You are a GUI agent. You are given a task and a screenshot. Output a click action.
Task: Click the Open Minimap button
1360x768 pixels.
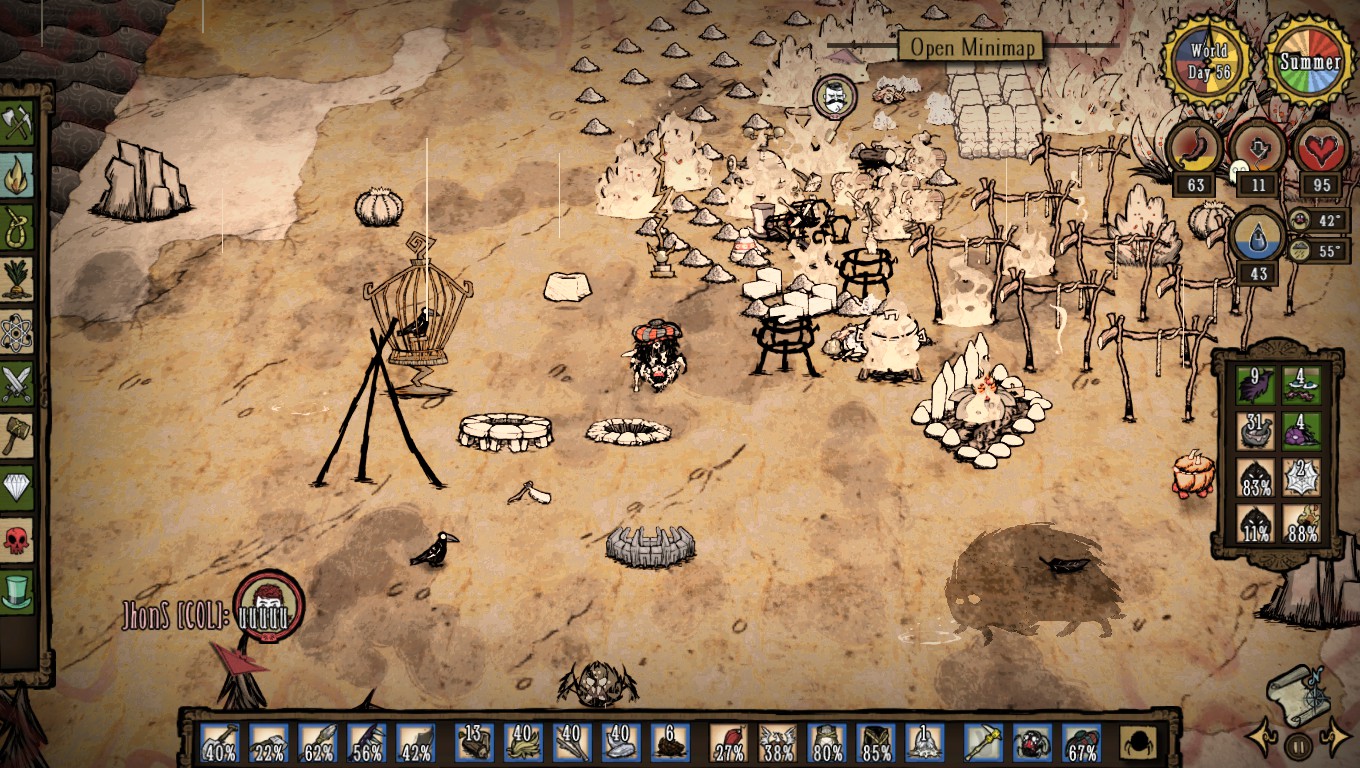[x=970, y=46]
